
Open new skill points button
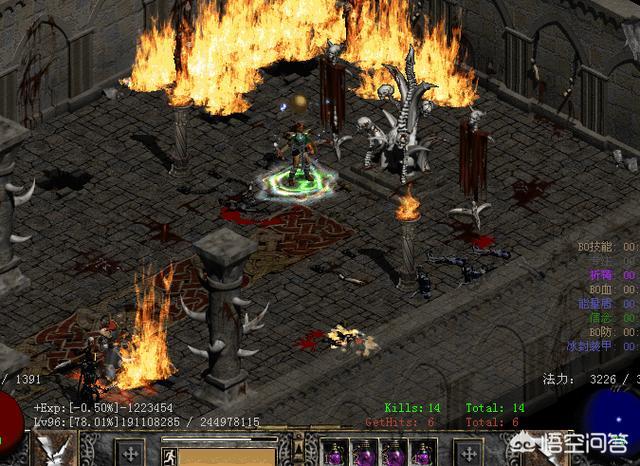(x=466, y=452)
